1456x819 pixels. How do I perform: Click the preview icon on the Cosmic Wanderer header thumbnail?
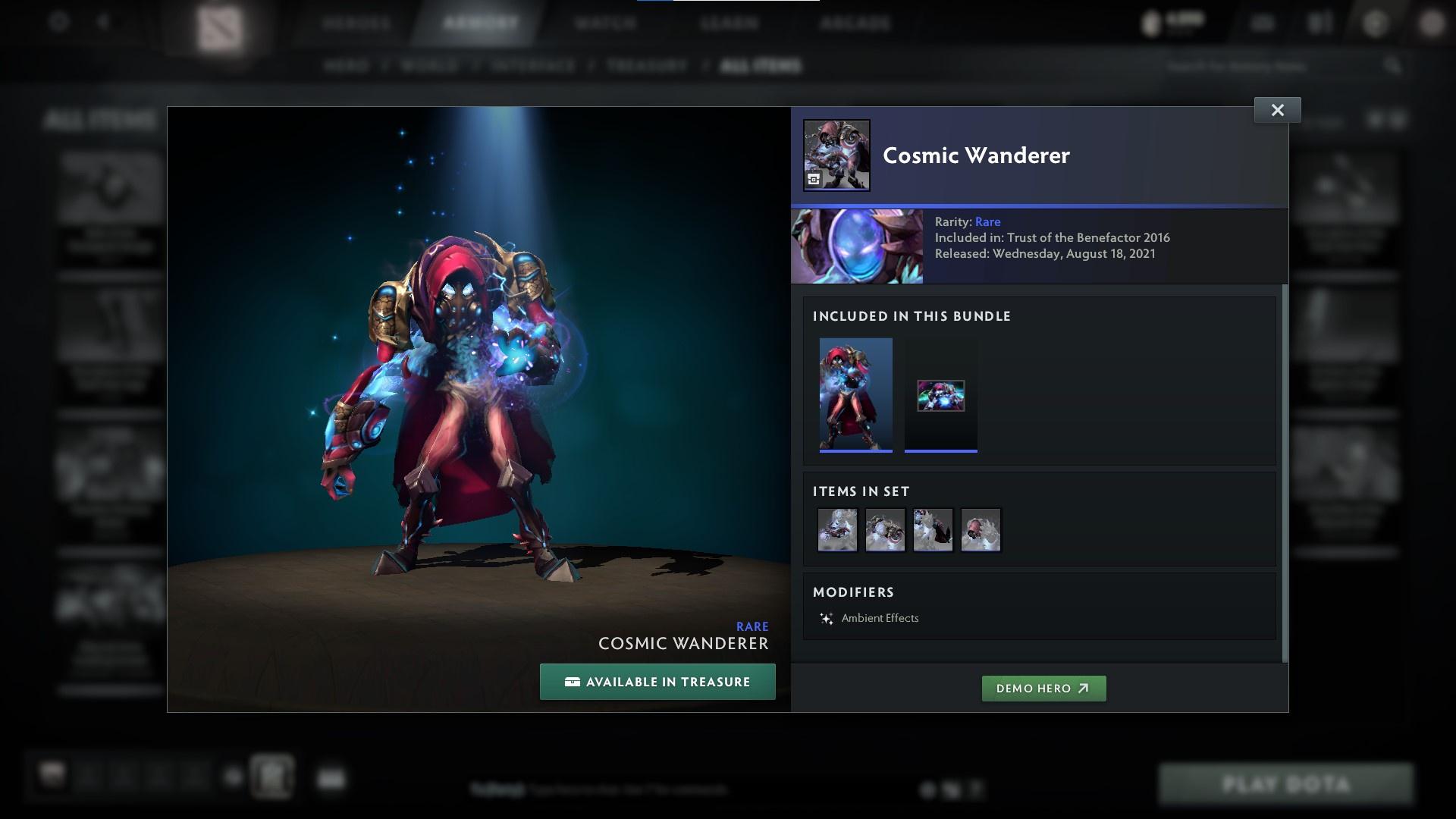click(812, 180)
